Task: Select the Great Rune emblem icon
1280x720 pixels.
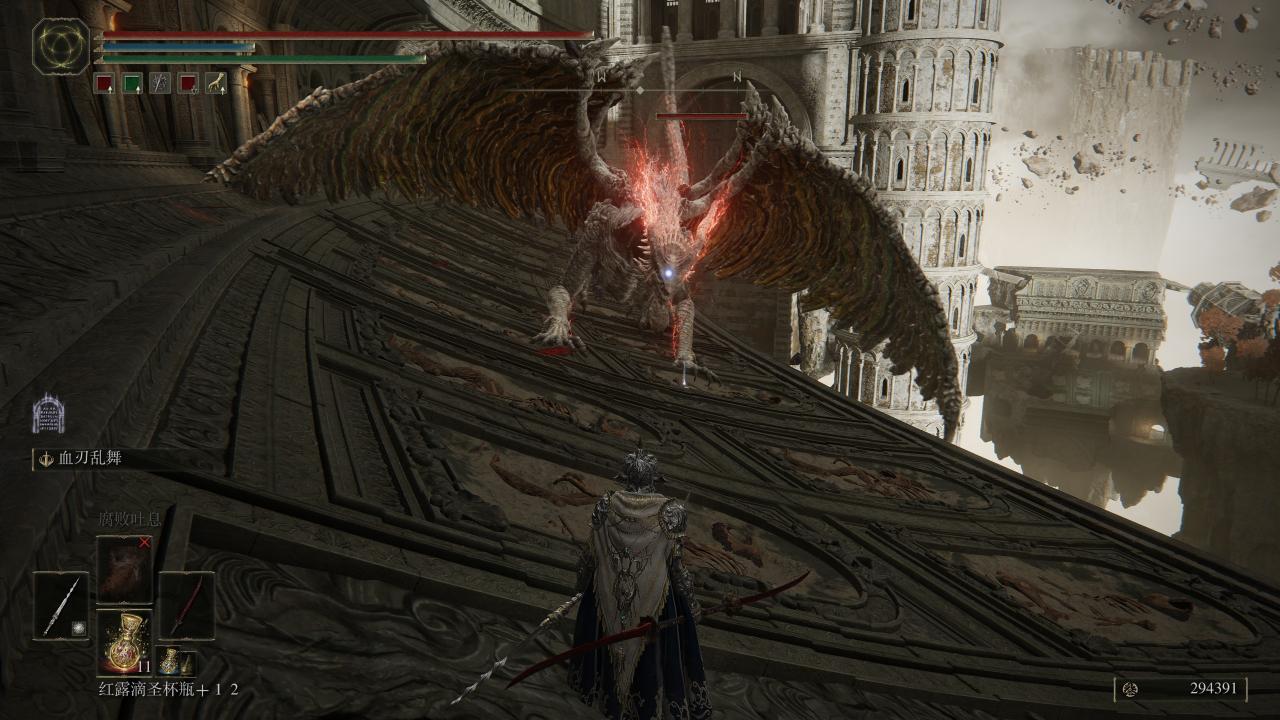Action: click(x=61, y=46)
